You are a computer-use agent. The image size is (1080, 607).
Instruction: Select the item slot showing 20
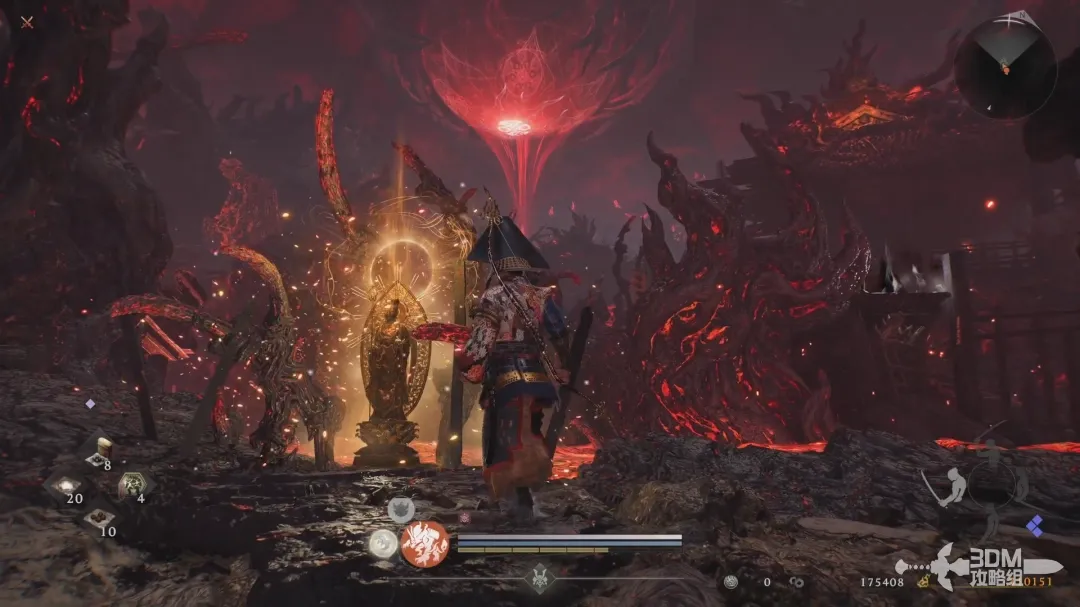coord(66,486)
